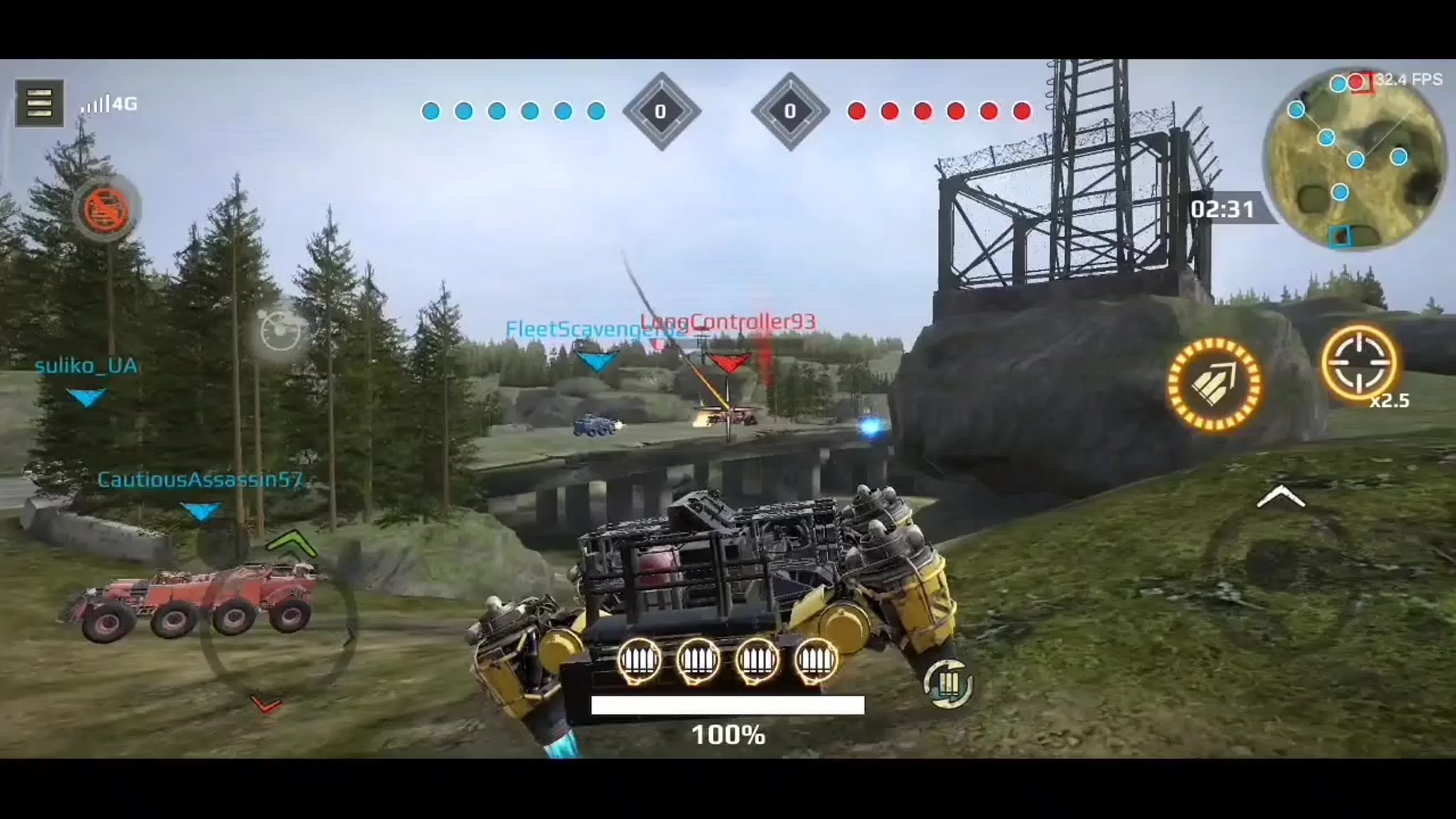
Task: Select the second flare module icon
Action: [699, 661]
